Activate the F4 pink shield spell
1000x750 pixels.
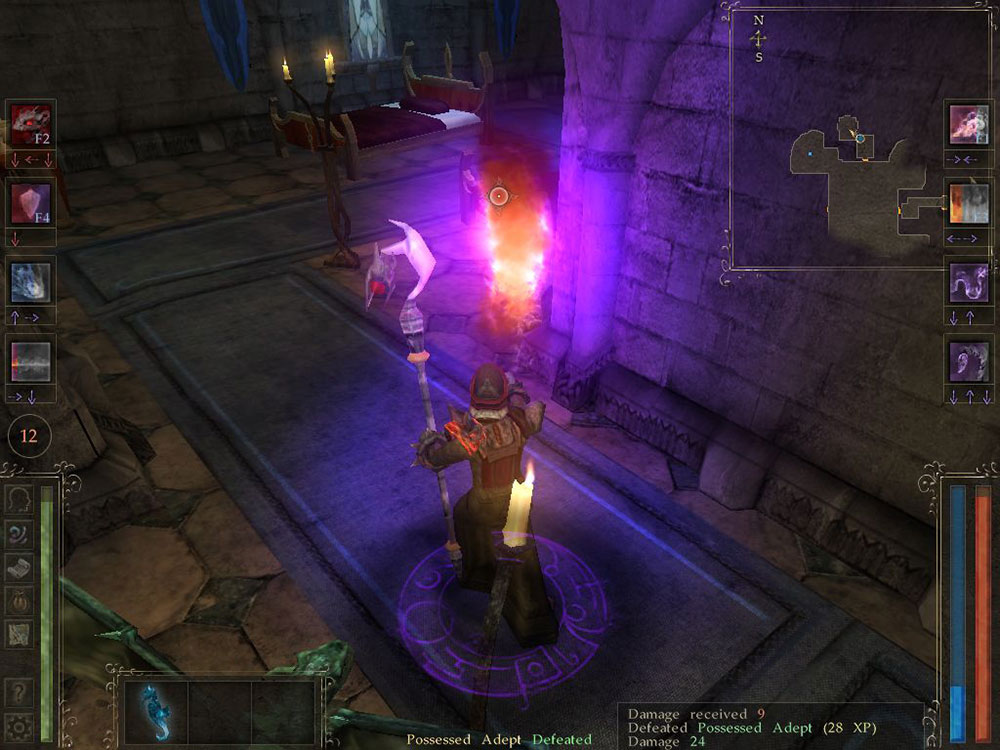(x=30, y=203)
